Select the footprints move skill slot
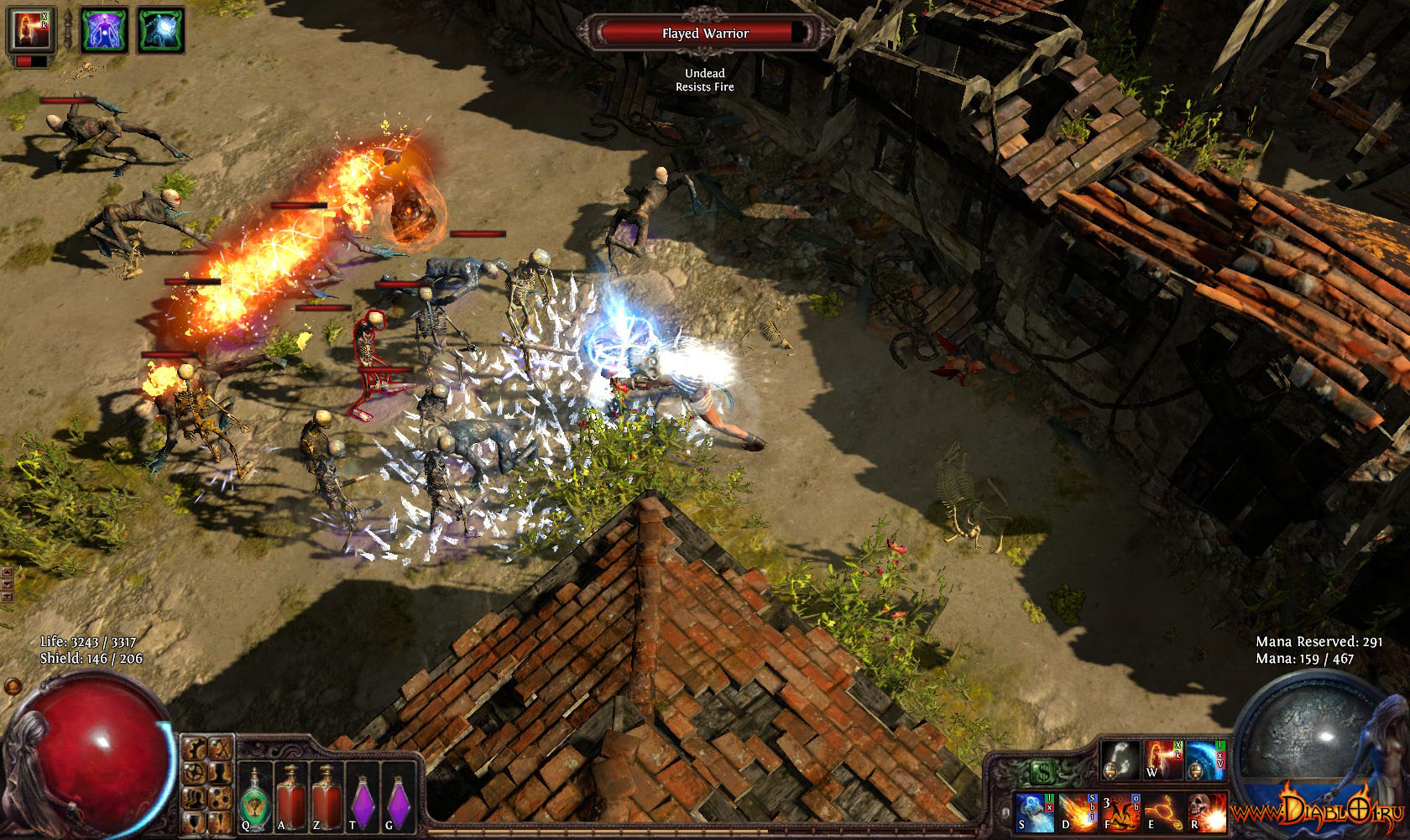The image size is (1410, 840). click(x=1120, y=759)
